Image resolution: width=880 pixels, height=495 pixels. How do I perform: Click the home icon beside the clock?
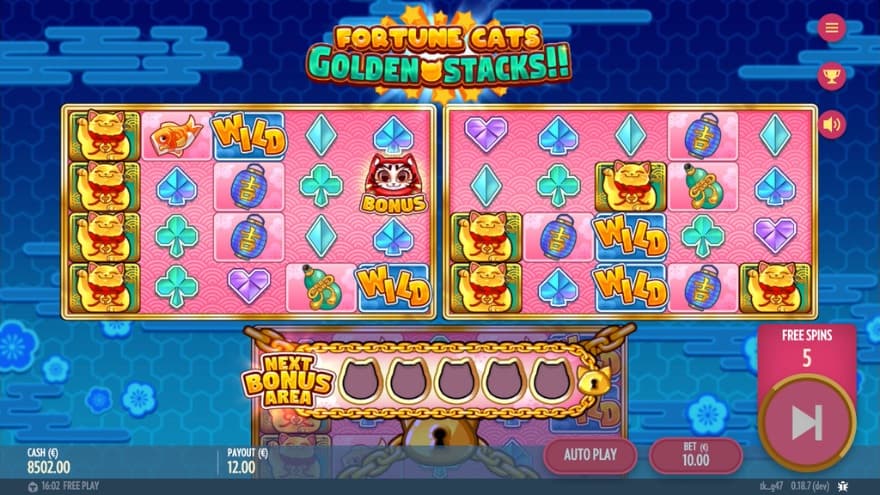tap(32, 487)
